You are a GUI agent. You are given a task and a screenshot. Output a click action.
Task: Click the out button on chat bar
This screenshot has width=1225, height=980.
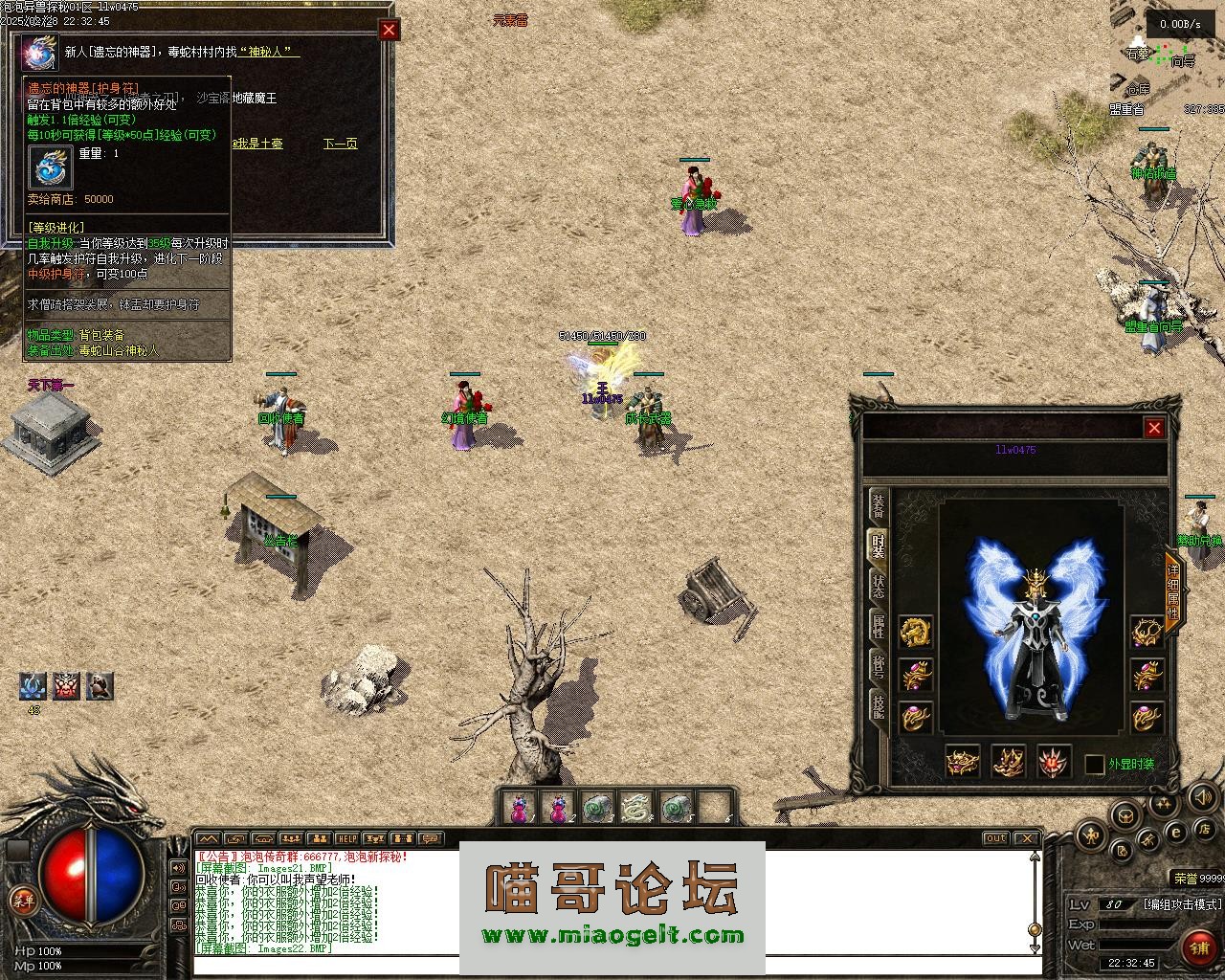[x=996, y=838]
